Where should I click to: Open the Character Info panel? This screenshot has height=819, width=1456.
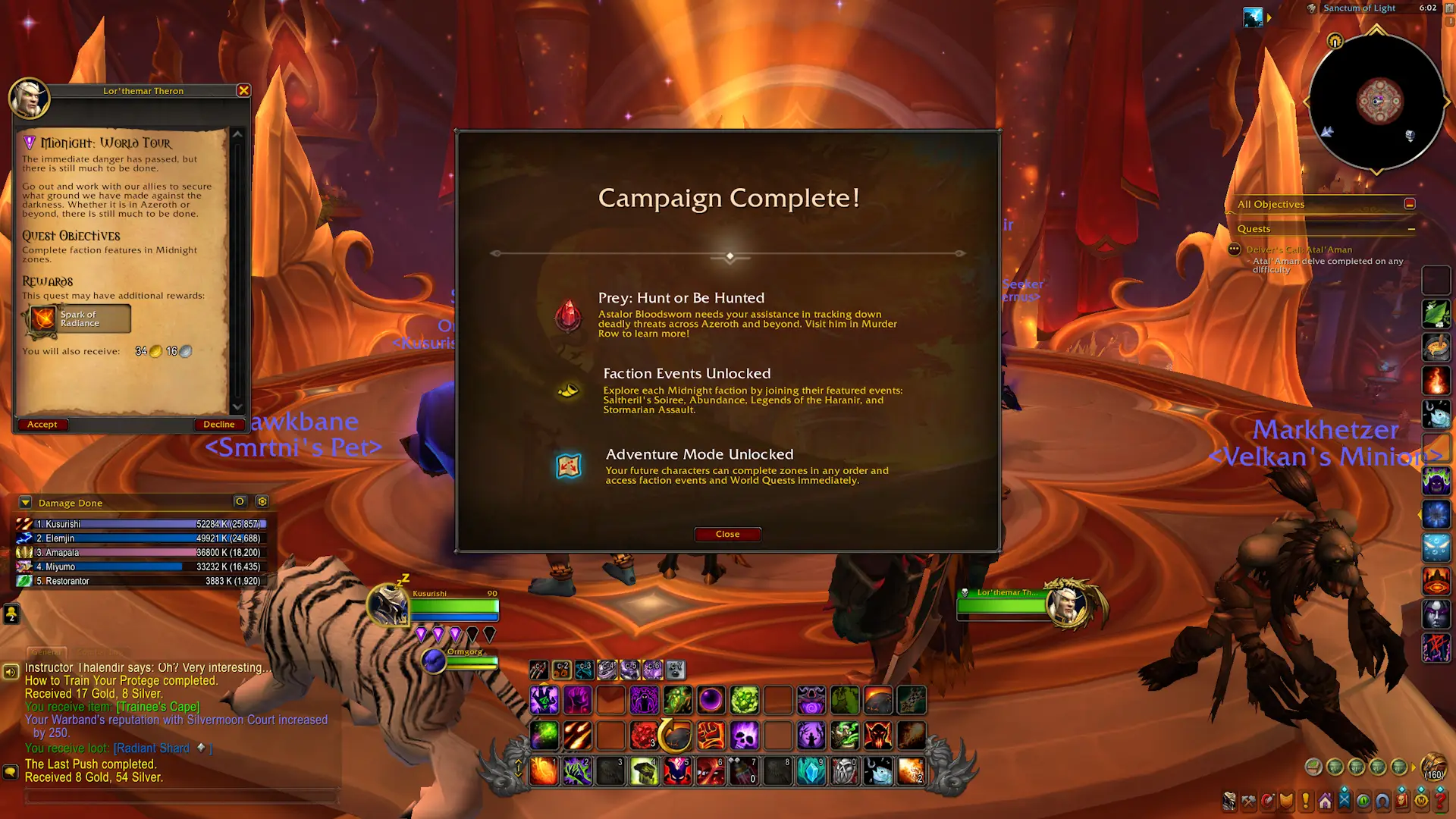pyautogui.click(x=1228, y=800)
